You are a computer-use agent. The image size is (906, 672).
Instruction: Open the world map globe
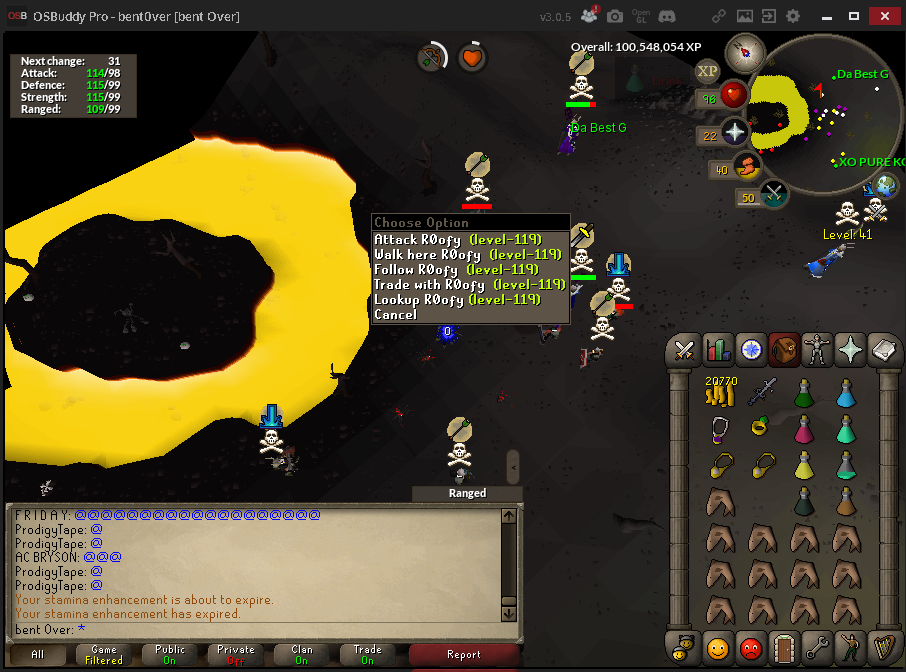[886, 187]
